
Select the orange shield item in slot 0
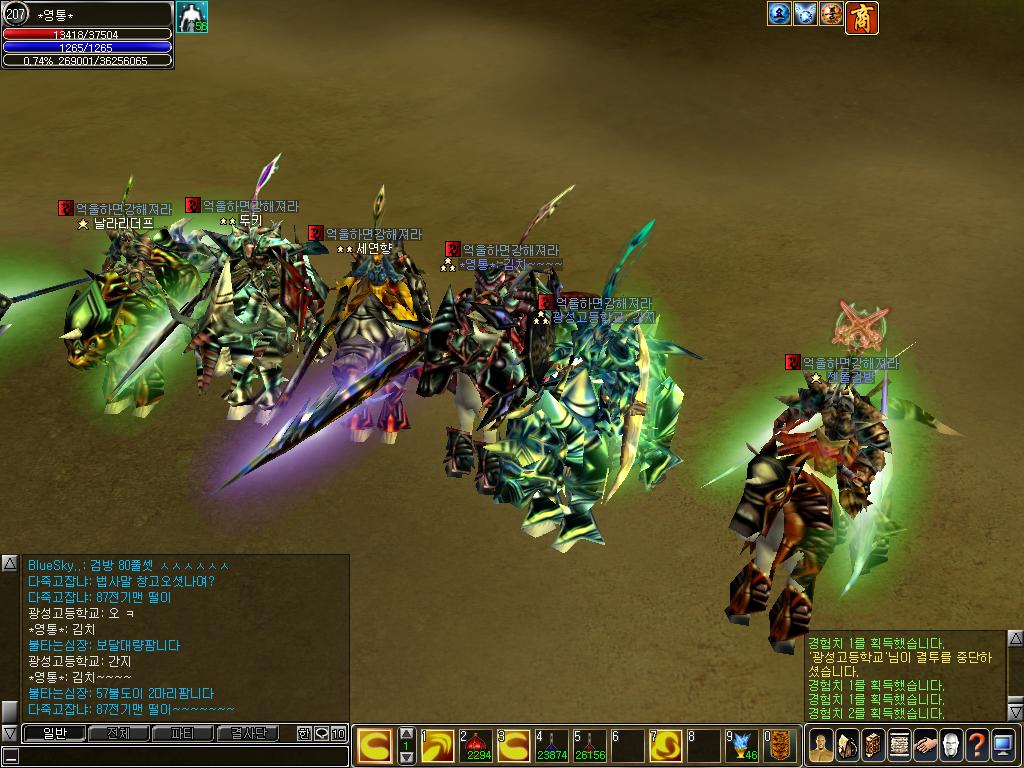[782, 745]
